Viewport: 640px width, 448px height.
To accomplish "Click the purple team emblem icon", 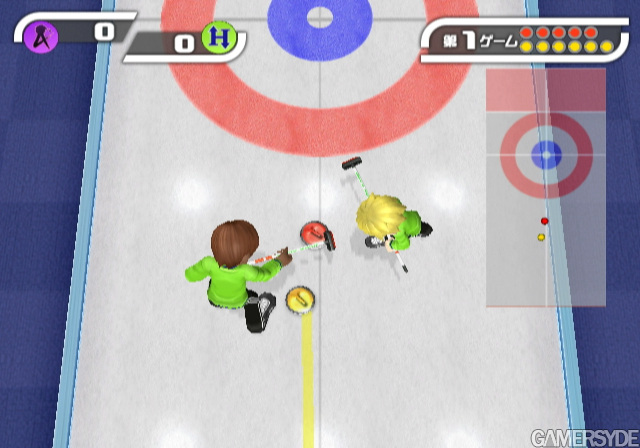I will click(x=46, y=36).
